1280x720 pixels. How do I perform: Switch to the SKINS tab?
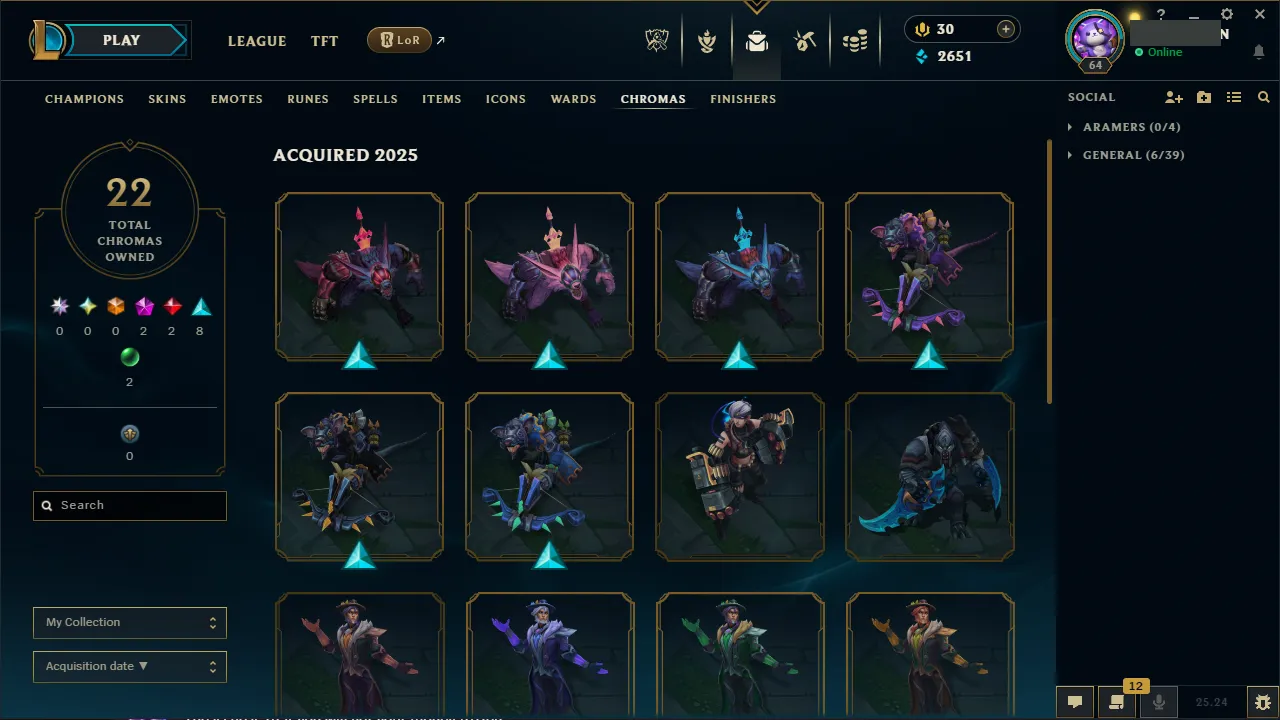tap(167, 99)
